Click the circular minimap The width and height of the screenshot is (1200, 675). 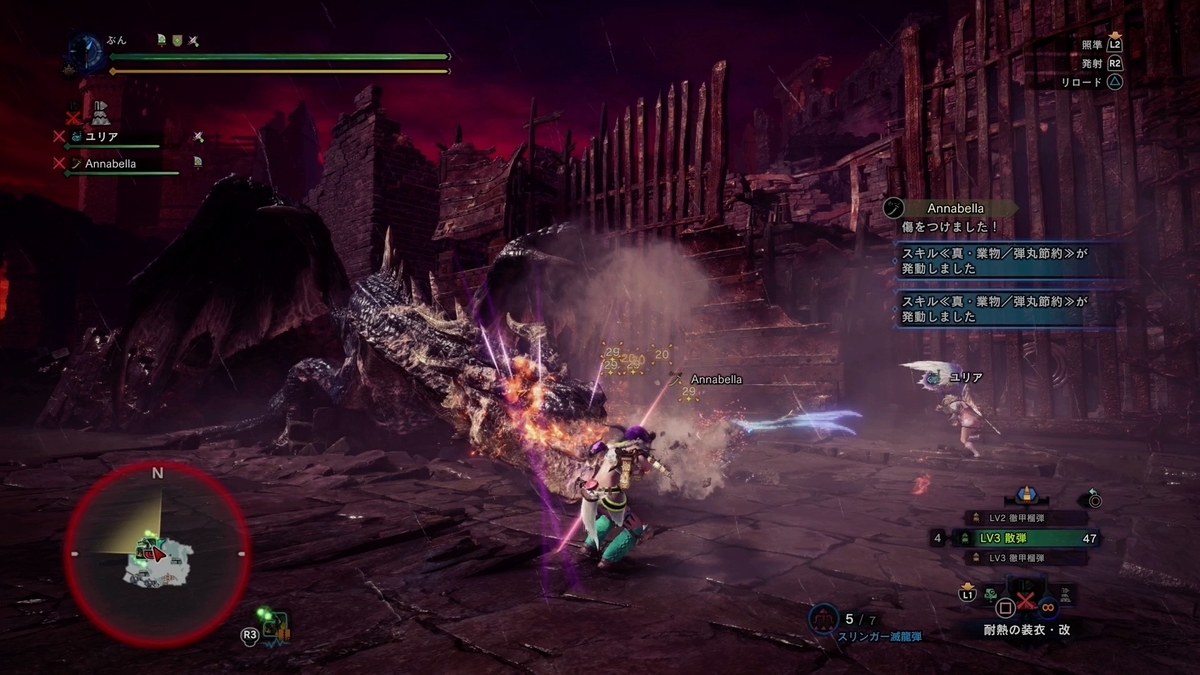(157, 553)
